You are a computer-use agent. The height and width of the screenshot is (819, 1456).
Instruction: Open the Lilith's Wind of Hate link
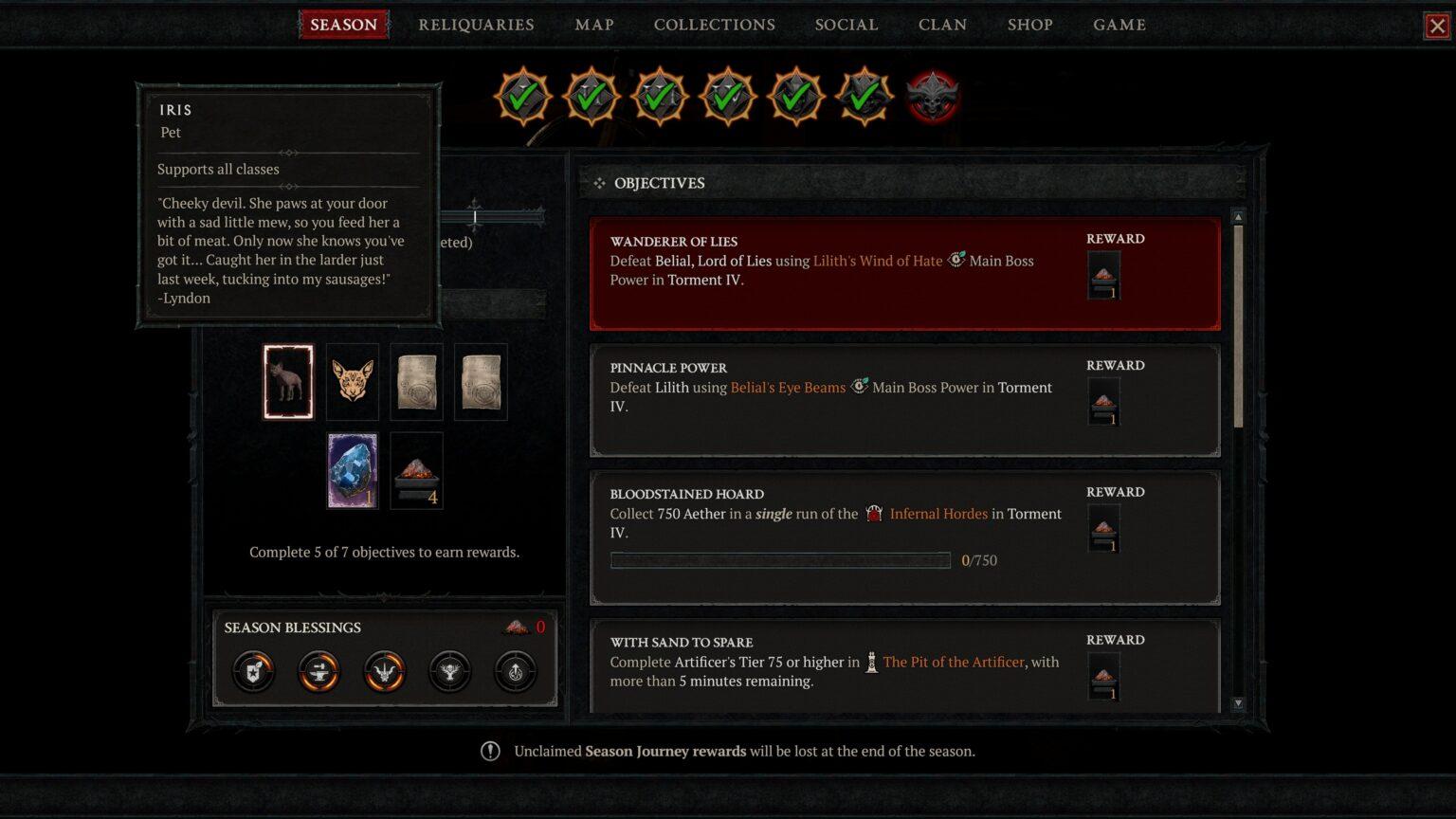coord(878,261)
